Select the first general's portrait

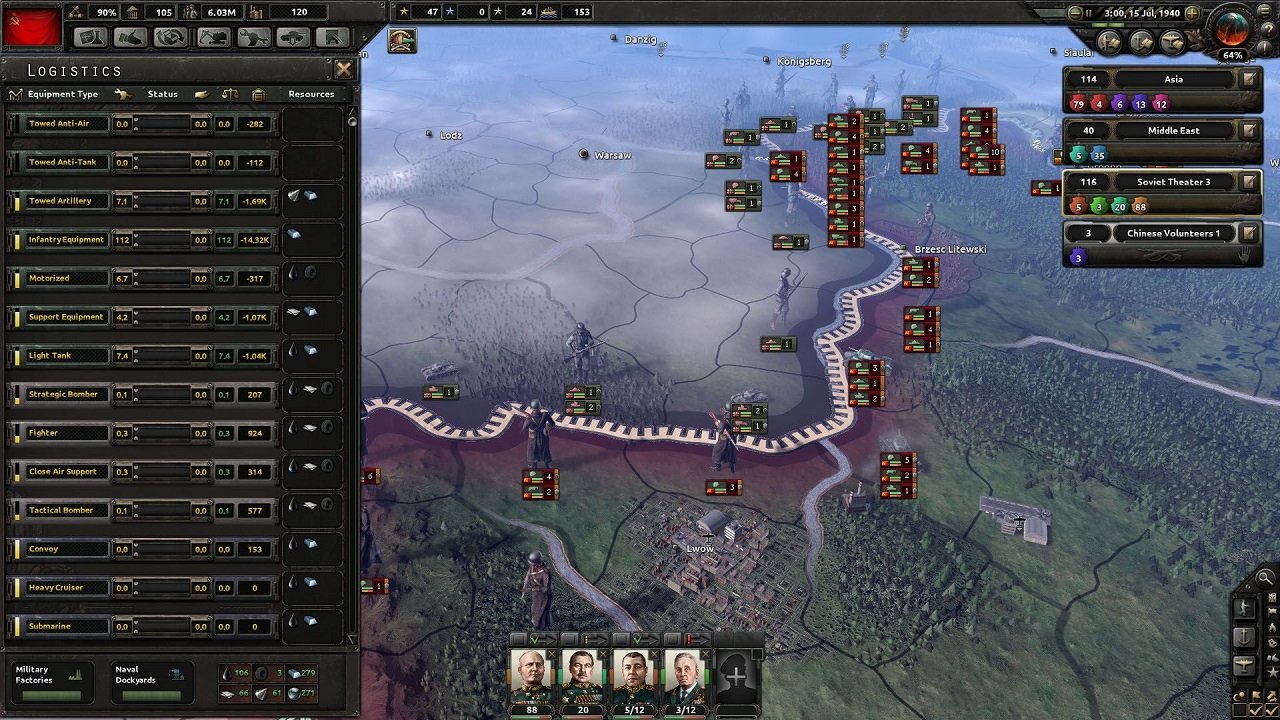point(531,675)
